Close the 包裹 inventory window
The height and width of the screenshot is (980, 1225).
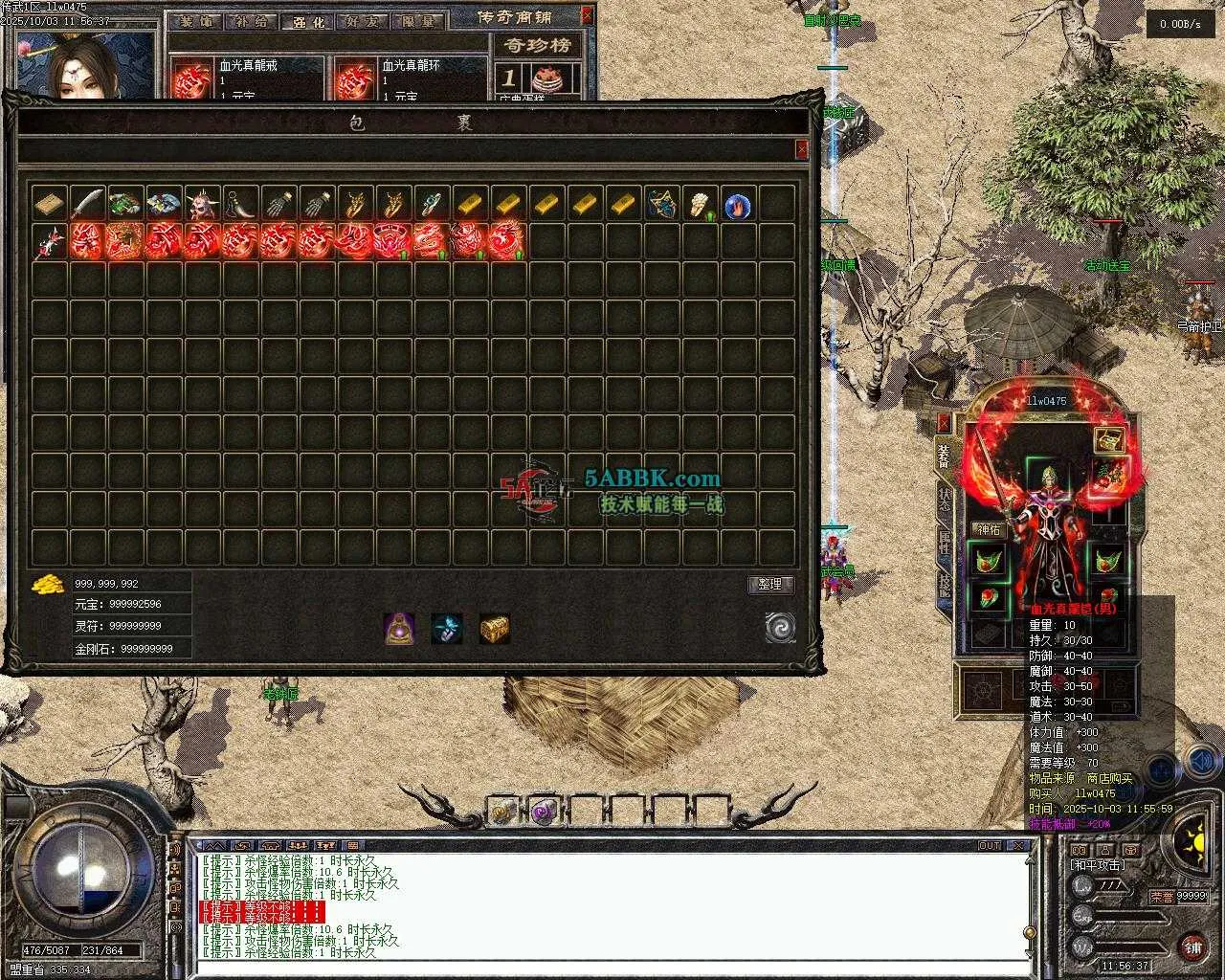click(x=801, y=149)
